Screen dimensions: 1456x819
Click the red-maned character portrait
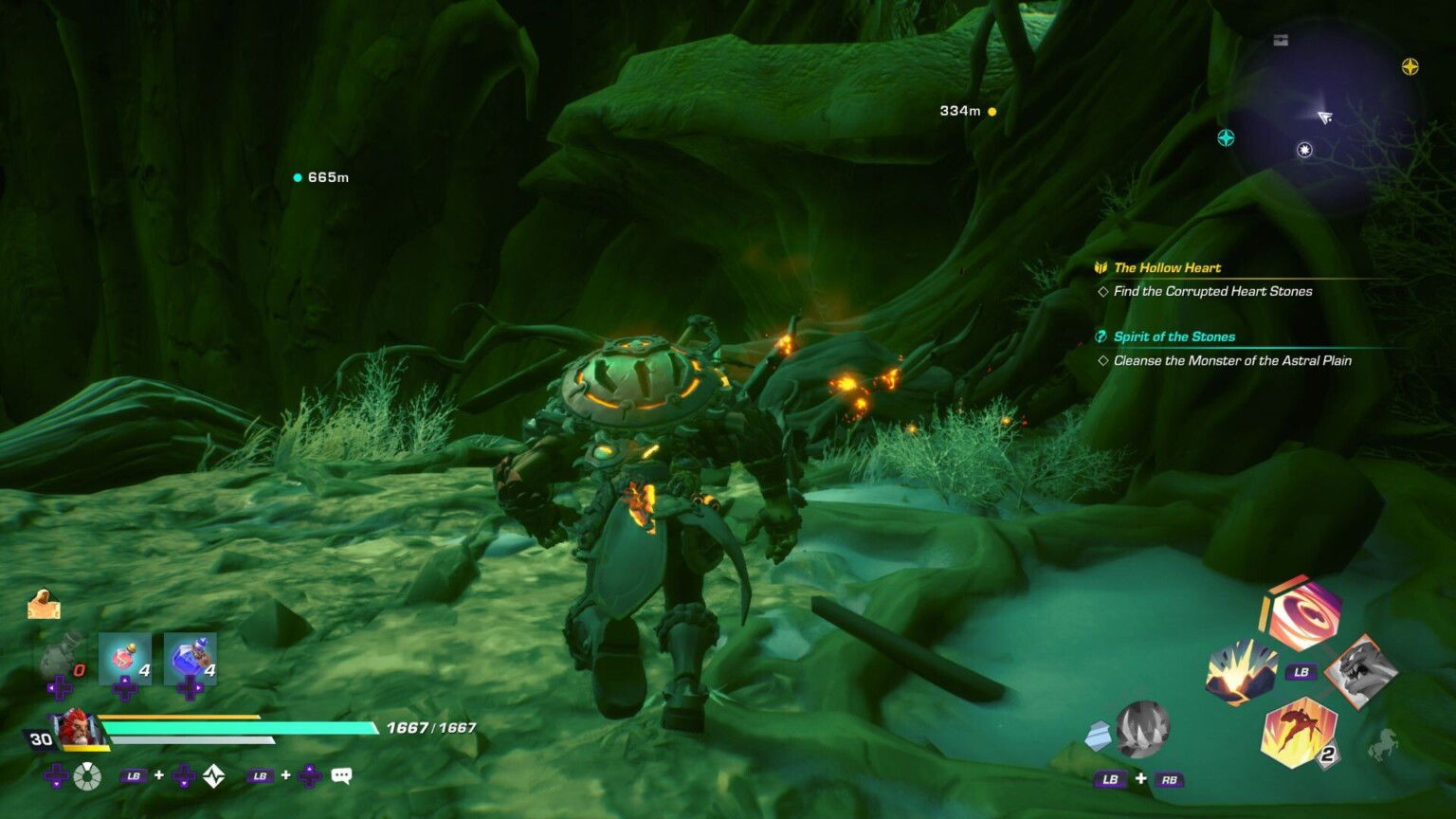click(74, 729)
